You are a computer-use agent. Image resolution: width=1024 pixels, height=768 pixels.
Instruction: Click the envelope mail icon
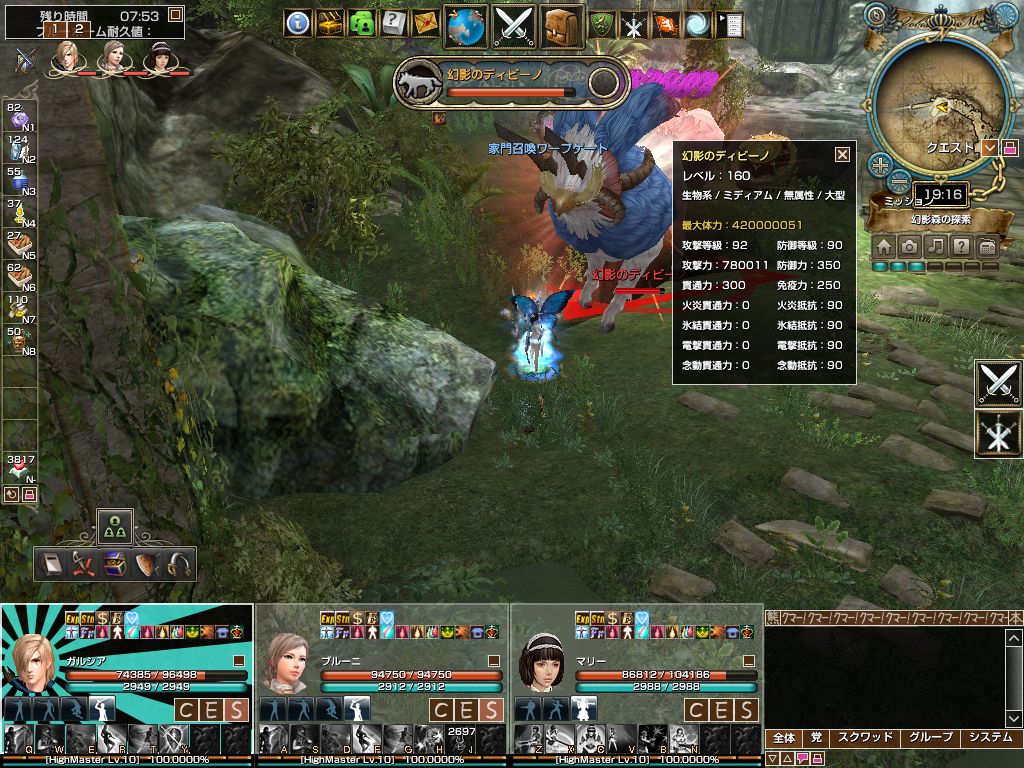pos(424,23)
